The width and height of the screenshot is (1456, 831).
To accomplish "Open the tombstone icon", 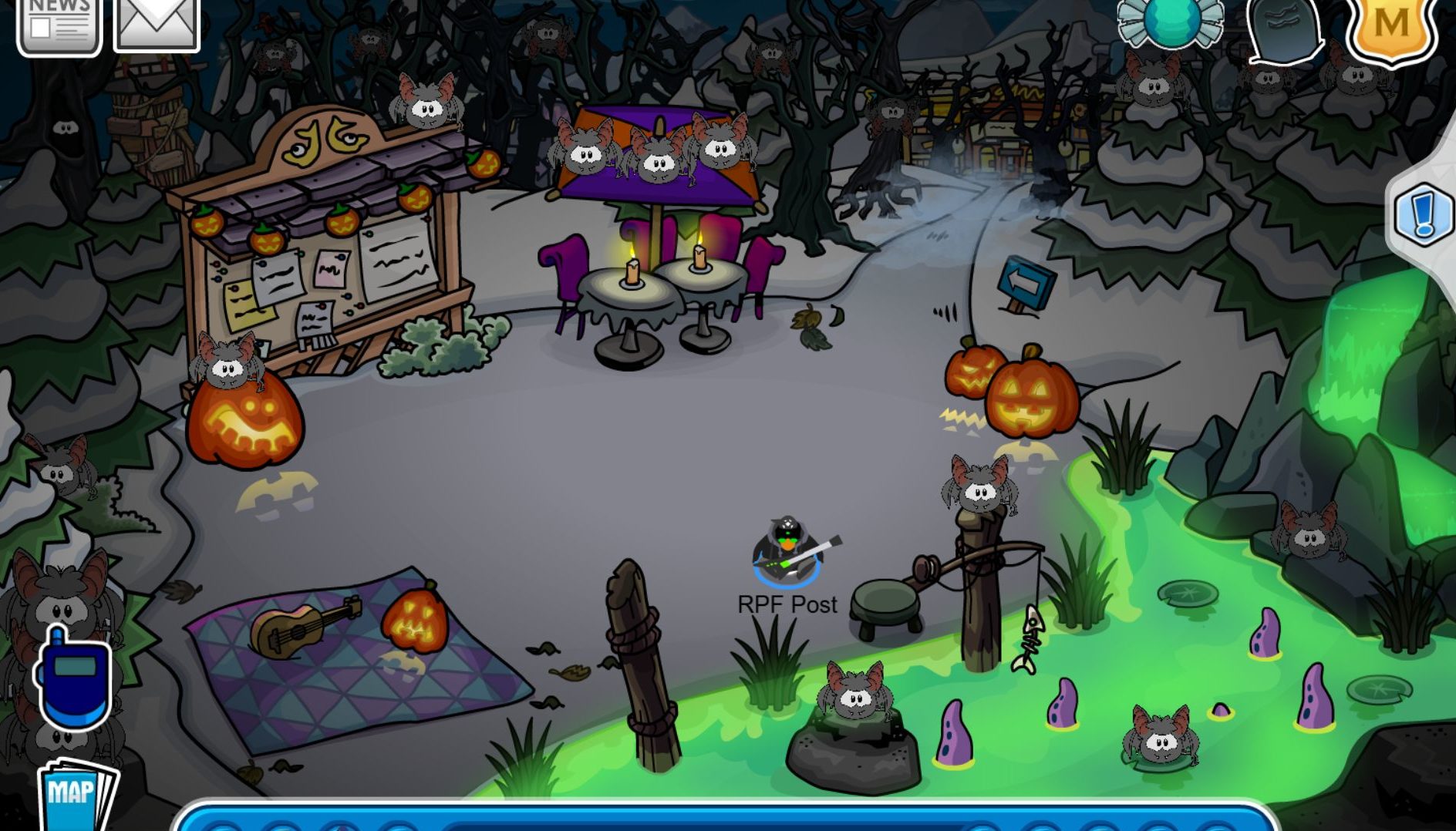I will 1283,29.
